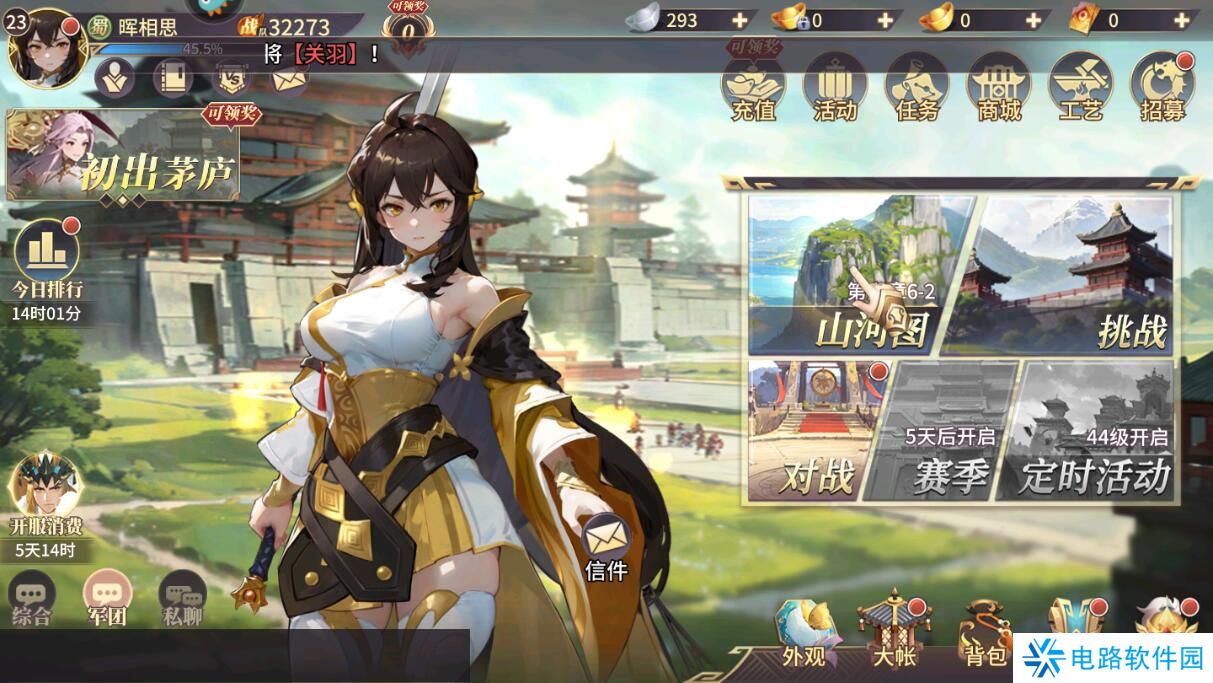Switch to the 军团 legion chat
The image size is (1213, 683).
click(107, 600)
